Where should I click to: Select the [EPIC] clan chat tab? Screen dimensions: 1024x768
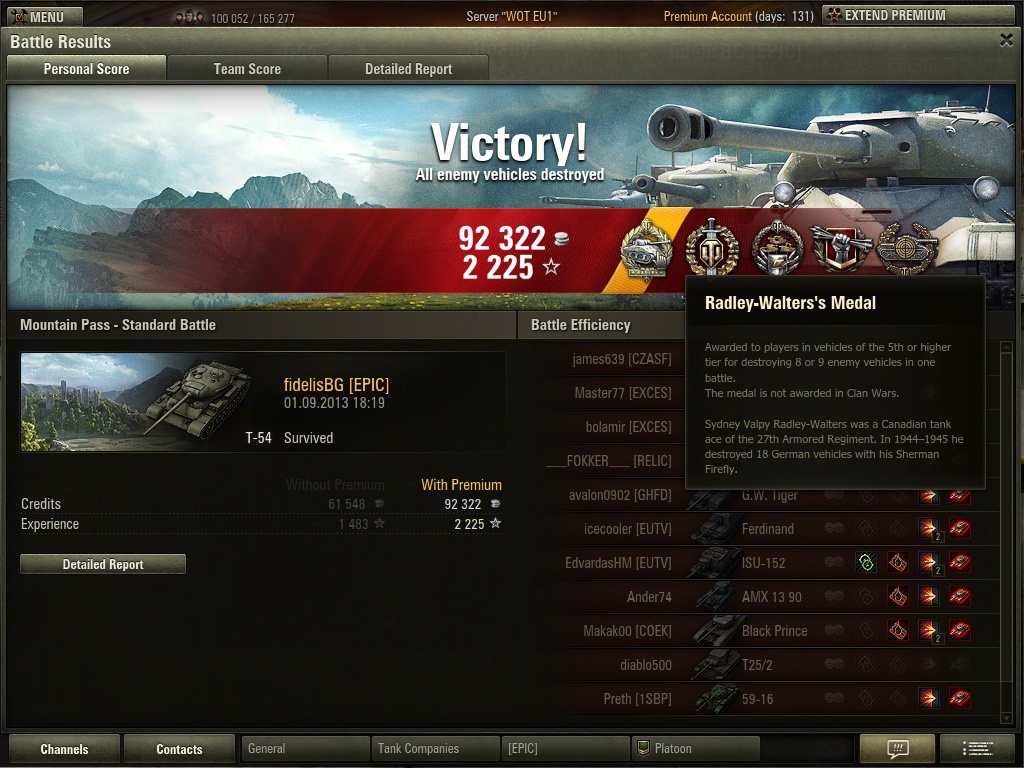(565, 748)
